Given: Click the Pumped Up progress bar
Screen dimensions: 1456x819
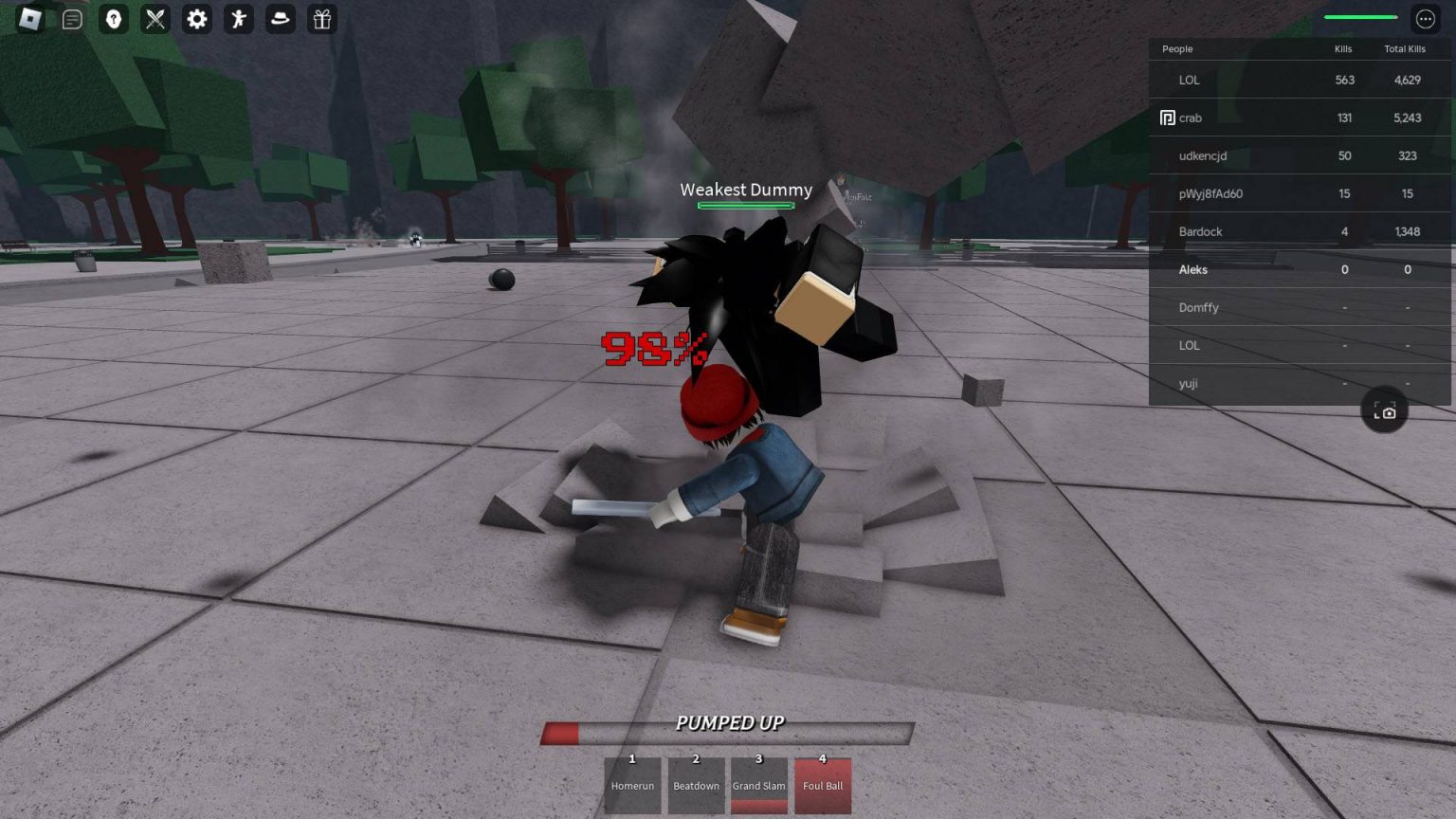Looking at the screenshot, I should click(x=728, y=732).
